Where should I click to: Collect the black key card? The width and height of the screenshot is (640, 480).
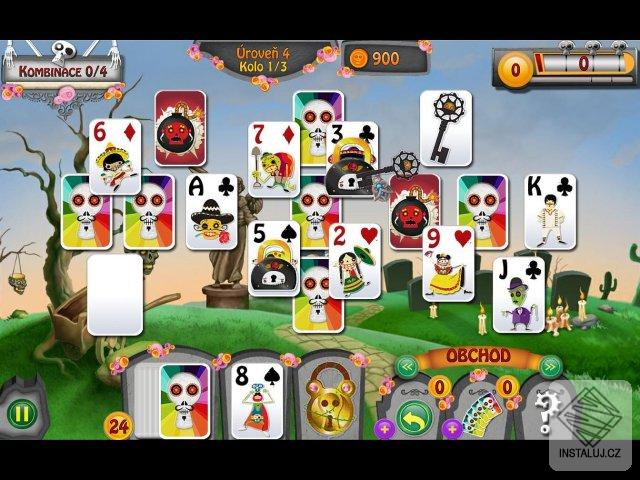pos(445,127)
